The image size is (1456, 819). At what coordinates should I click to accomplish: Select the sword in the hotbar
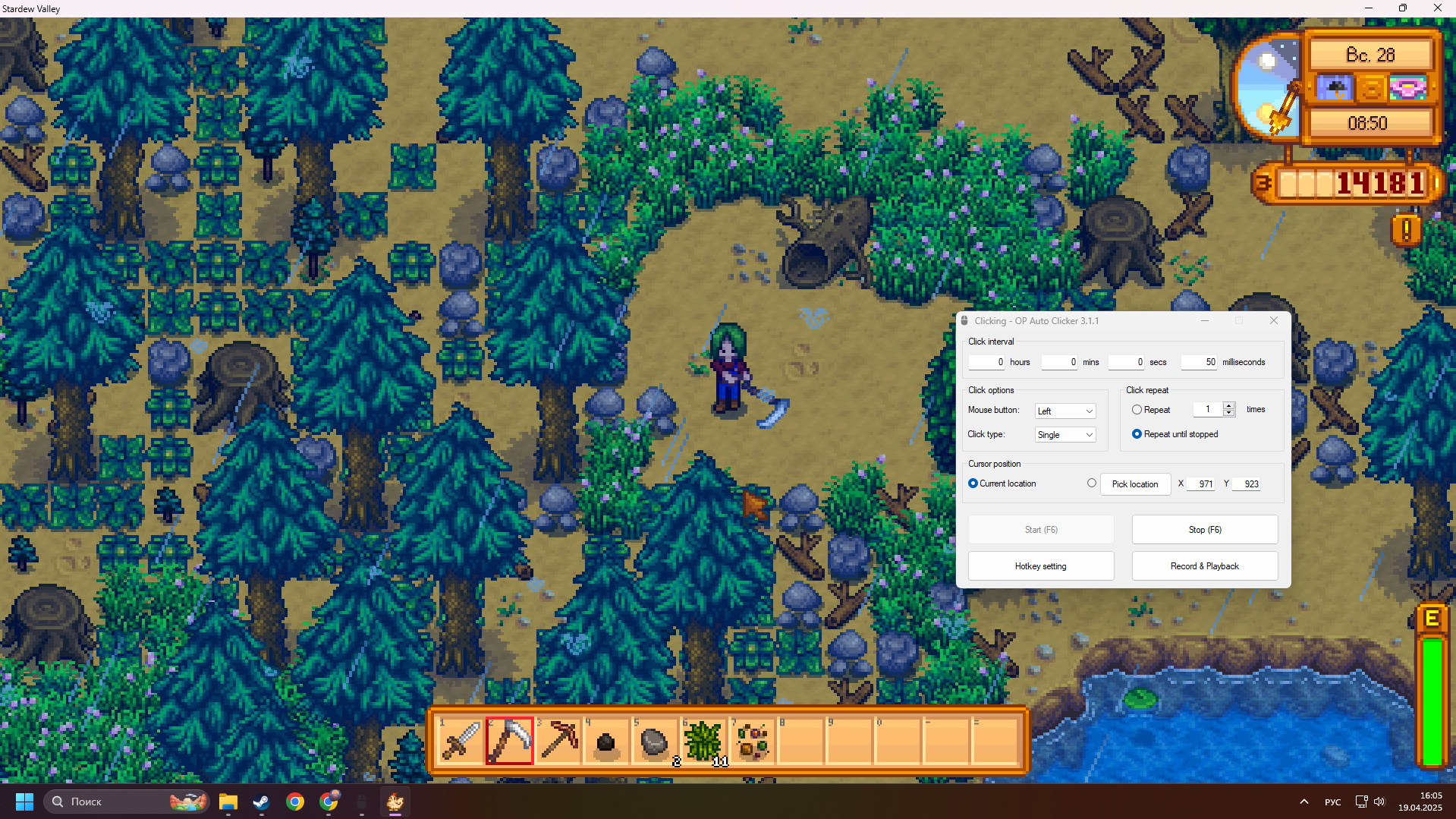pos(461,740)
